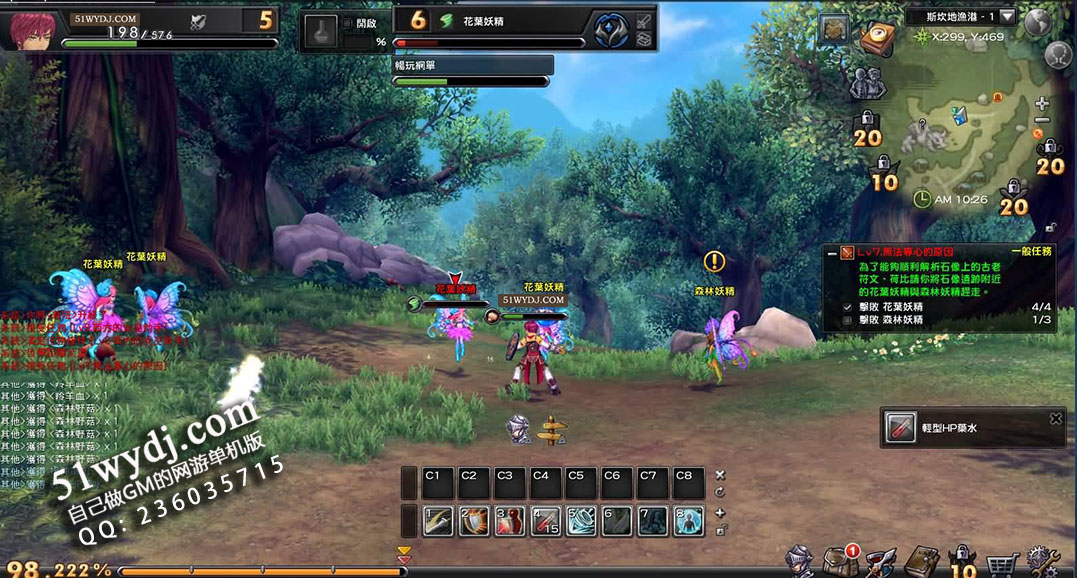The height and width of the screenshot is (578, 1077).
Task: Collapse the LV7 quest tracker entry
Action: tap(832, 254)
